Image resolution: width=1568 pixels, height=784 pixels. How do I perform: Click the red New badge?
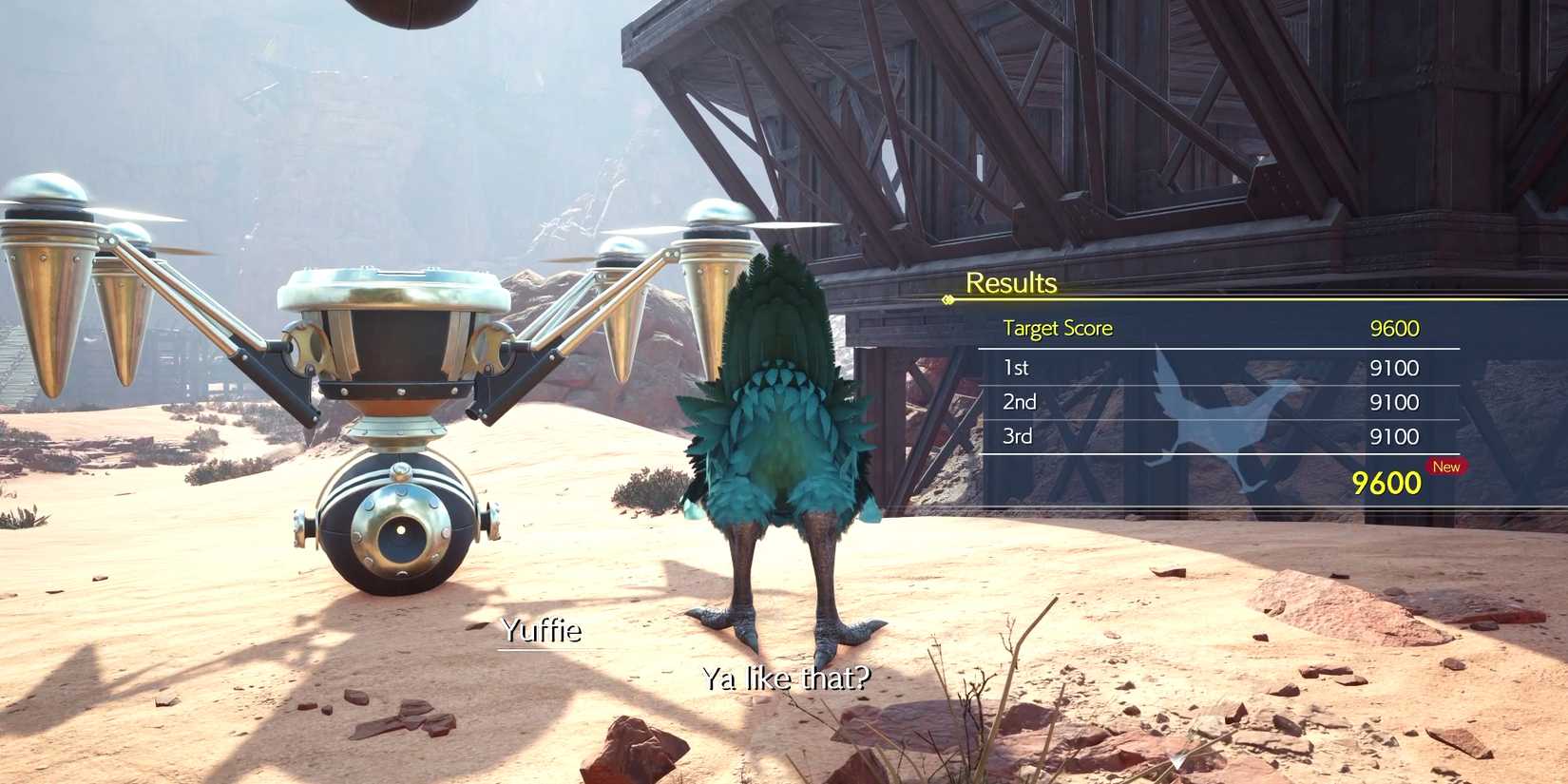coord(1446,467)
